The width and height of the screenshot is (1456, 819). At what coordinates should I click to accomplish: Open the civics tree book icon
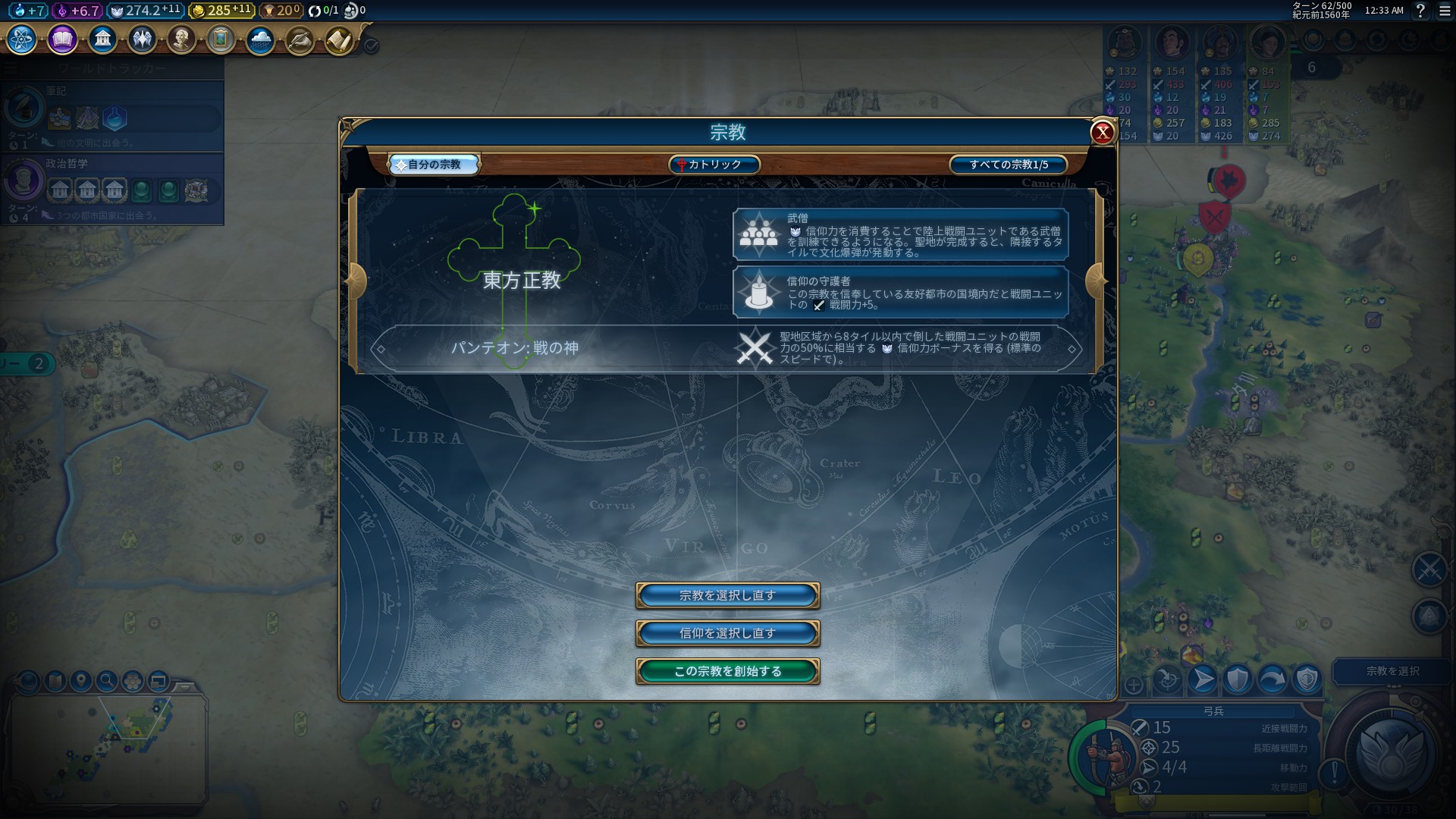pos(62,39)
